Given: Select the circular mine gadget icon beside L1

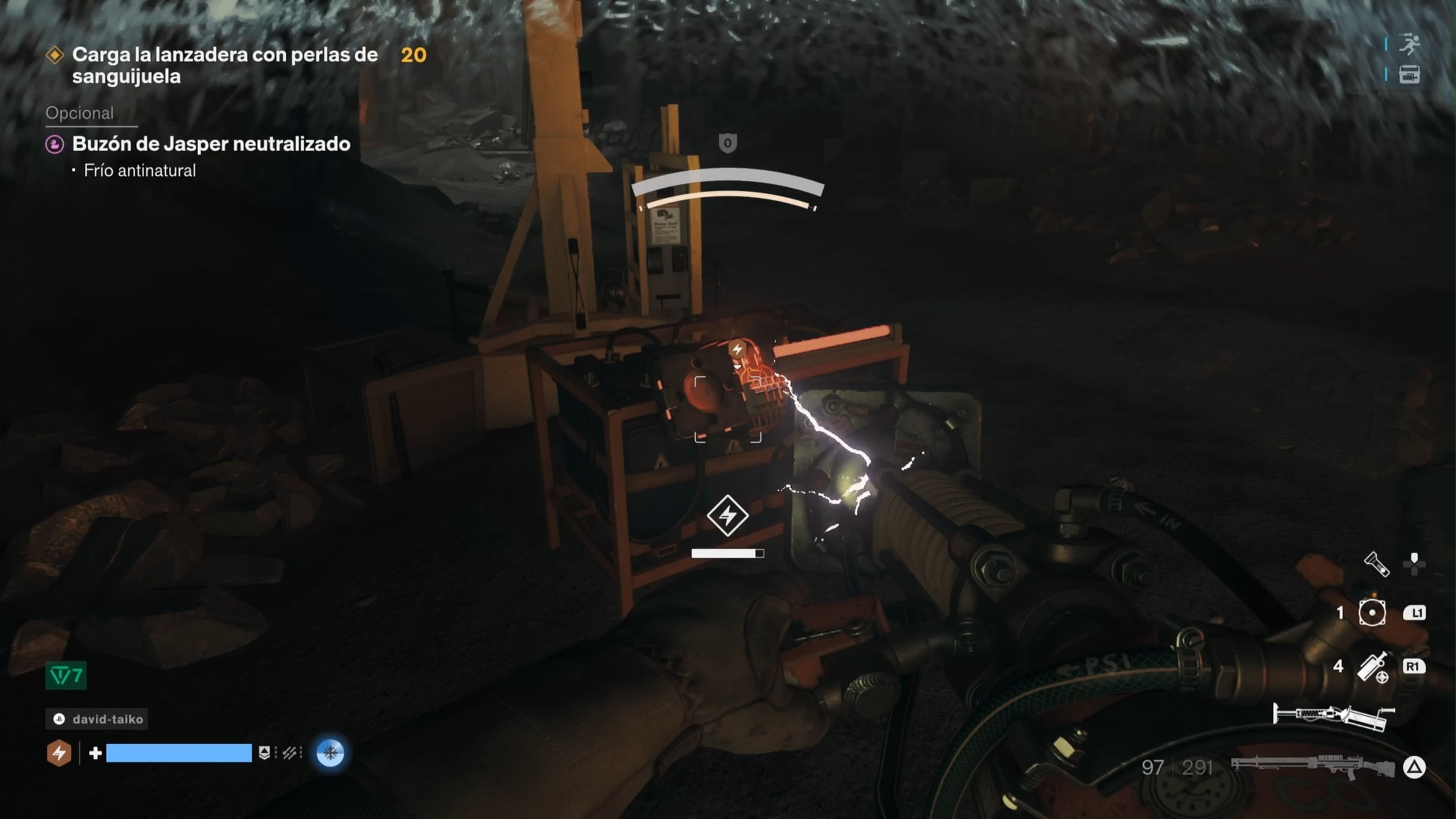Looking at the screenshot, I should 1372,612.
